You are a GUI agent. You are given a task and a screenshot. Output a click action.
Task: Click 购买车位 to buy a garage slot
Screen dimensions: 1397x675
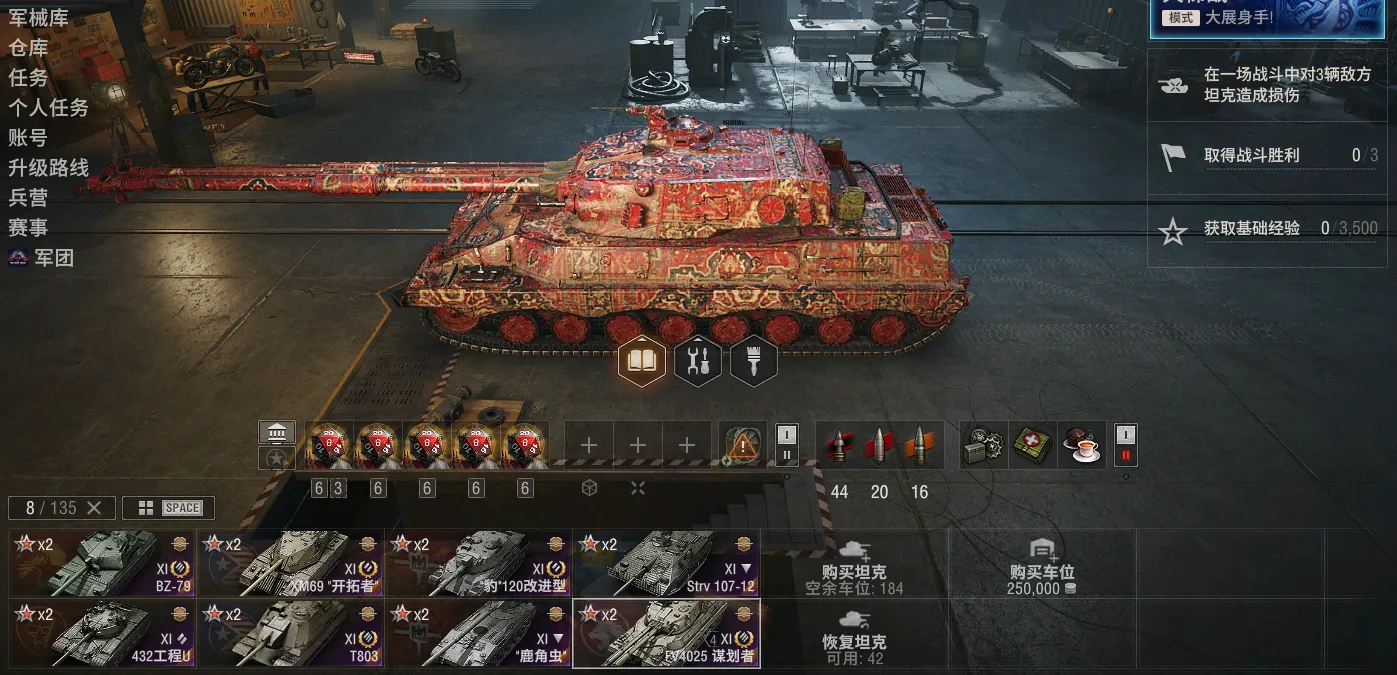coord(1041,573)
